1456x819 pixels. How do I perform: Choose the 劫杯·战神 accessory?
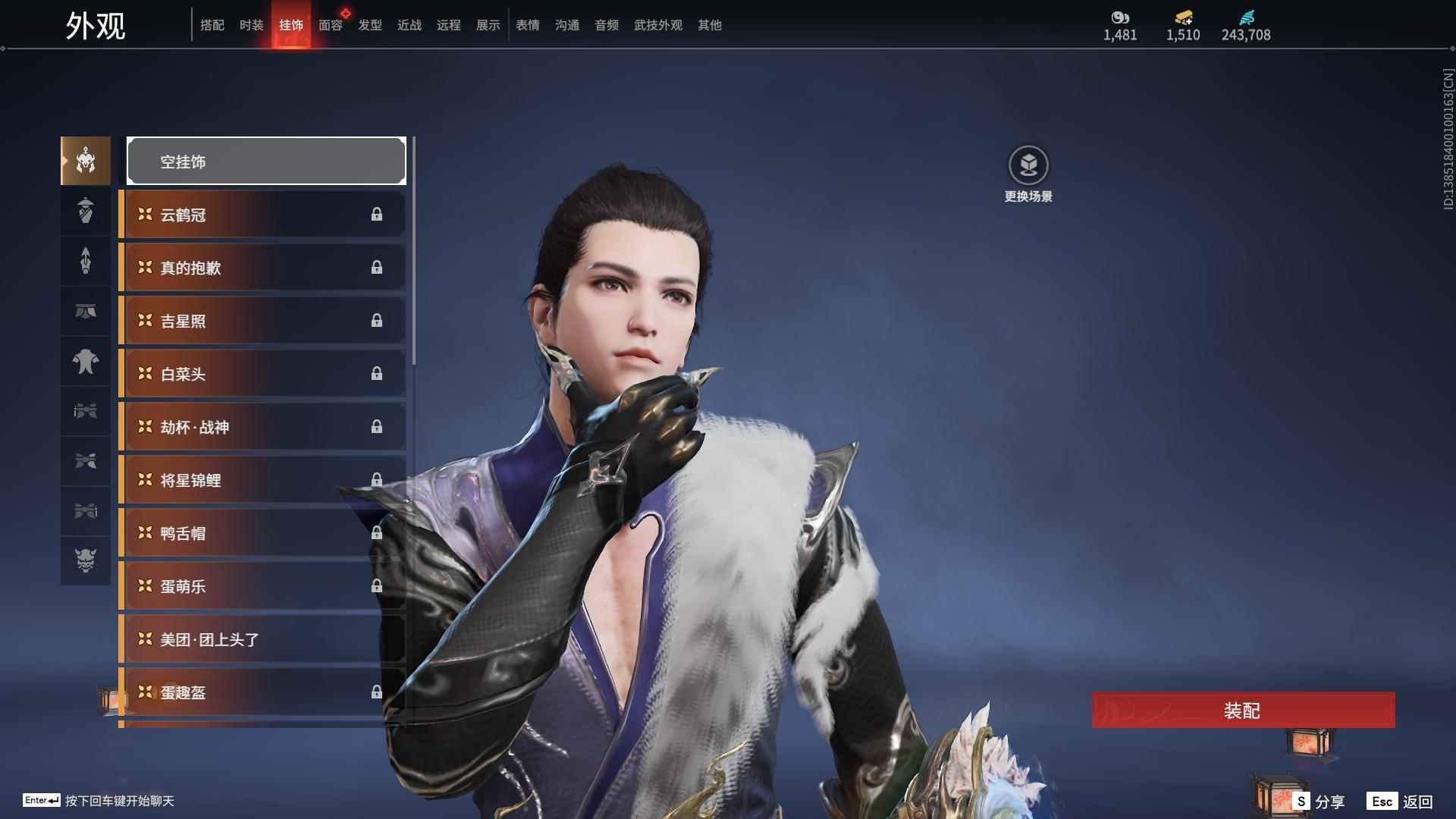pos(262,427)
